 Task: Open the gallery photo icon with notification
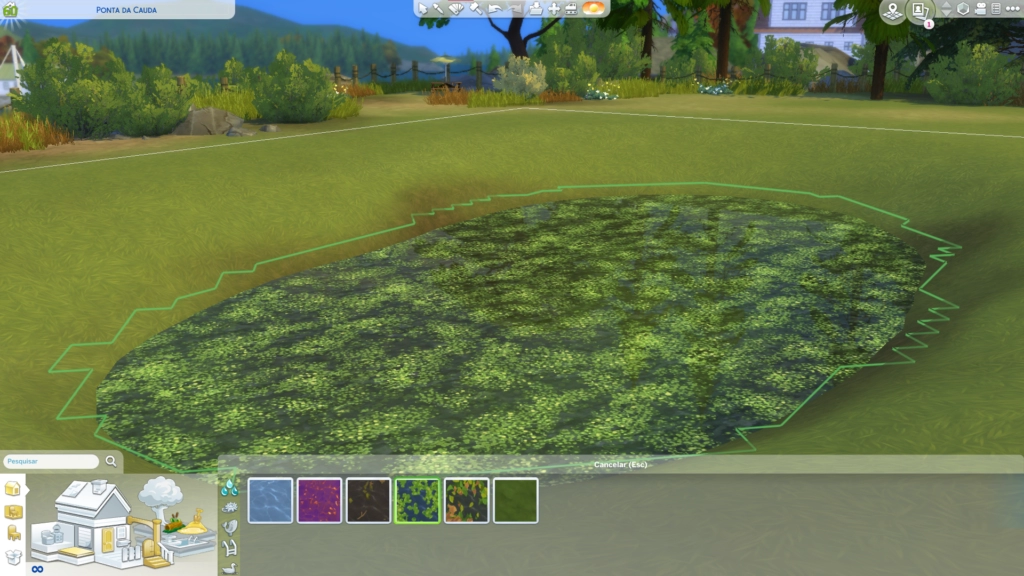tap(920, 10)
